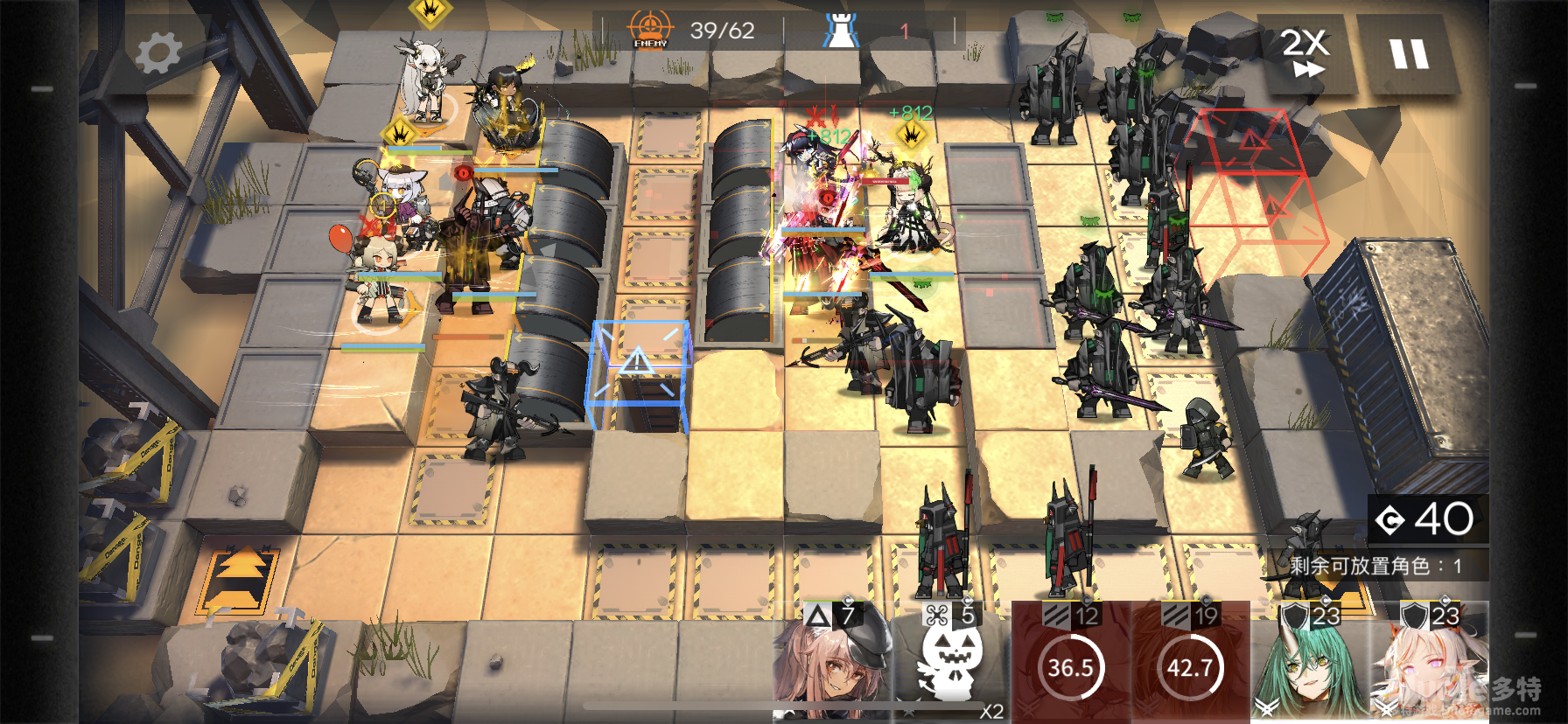Image resolution: width=1568 pixels, height=724 pixels.
Task: Click the card with 42.7 redeploy timer
Action: 1191,663
